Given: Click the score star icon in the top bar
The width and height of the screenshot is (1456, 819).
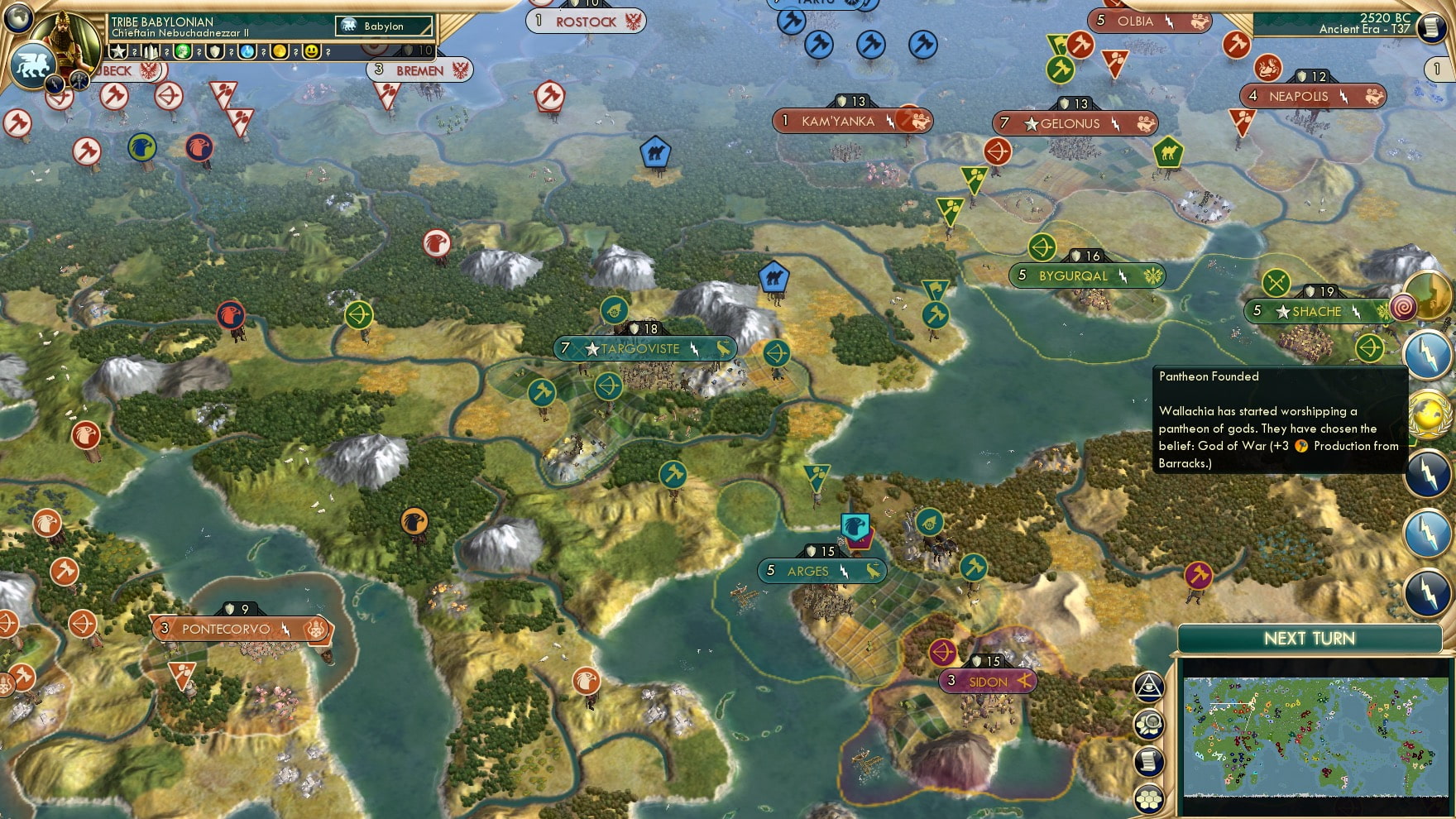Looking at the screenshot, I should click(120, 52).
